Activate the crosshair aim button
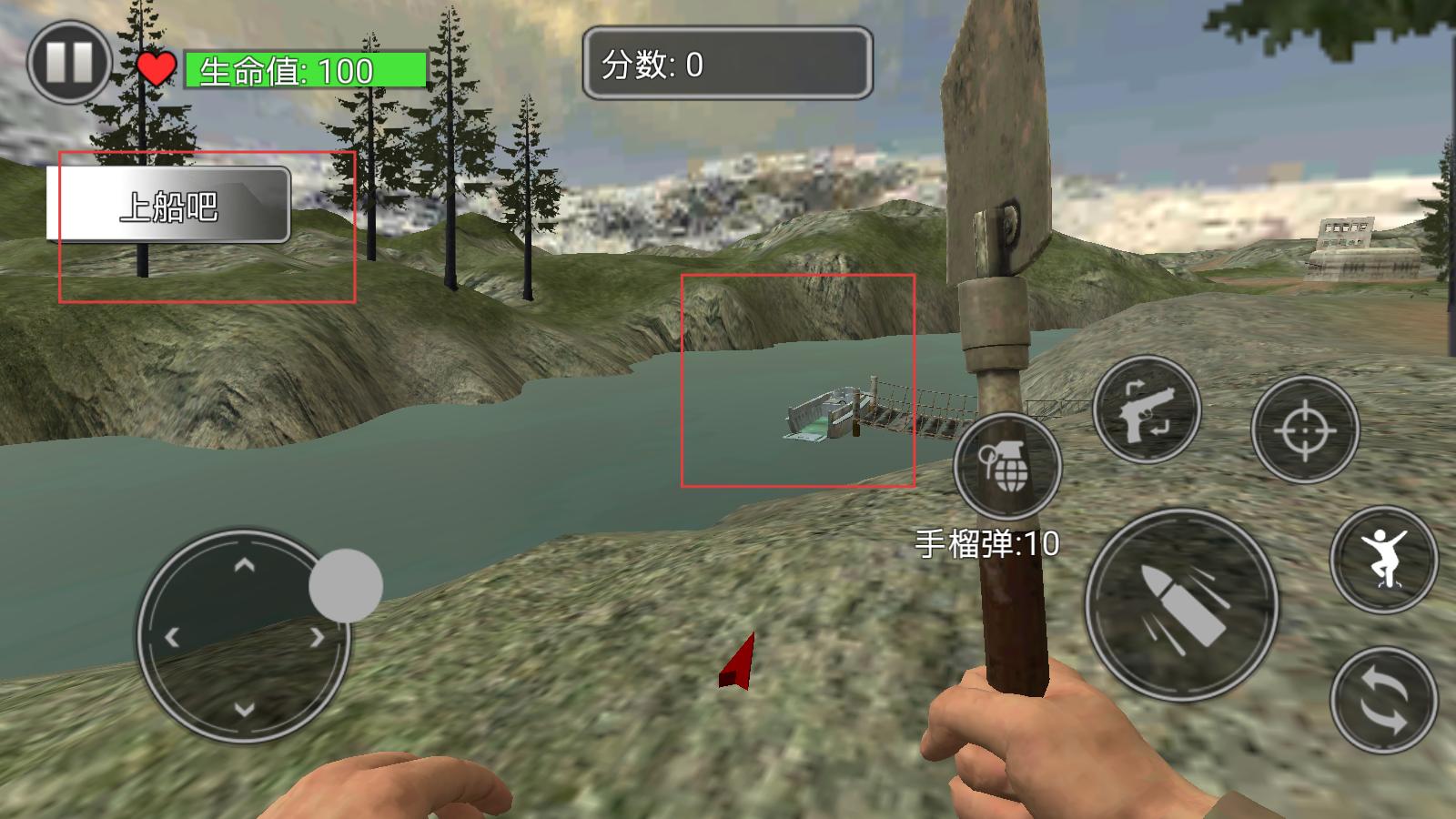Viewport: 1456px width, 819px height. tap(1305, 429)
